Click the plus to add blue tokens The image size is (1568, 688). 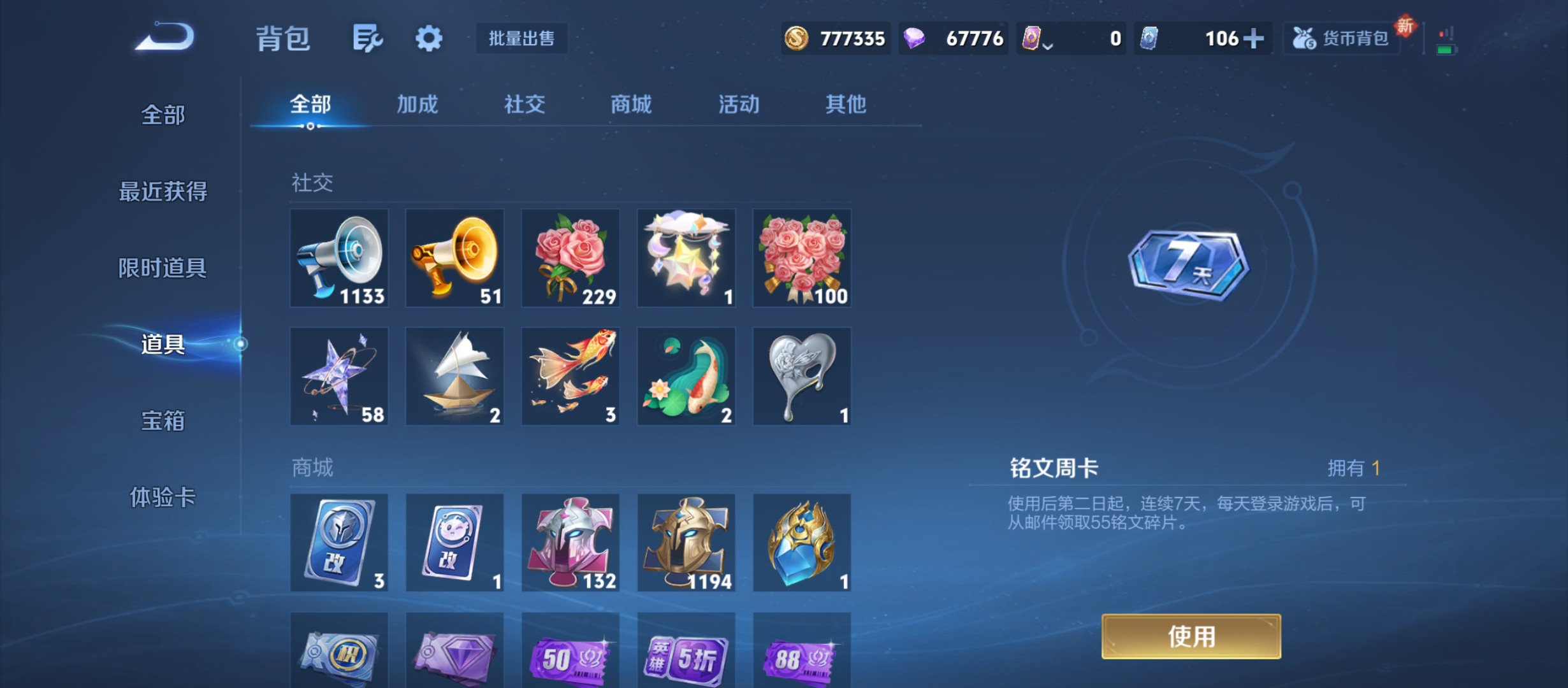[1254, 38]
